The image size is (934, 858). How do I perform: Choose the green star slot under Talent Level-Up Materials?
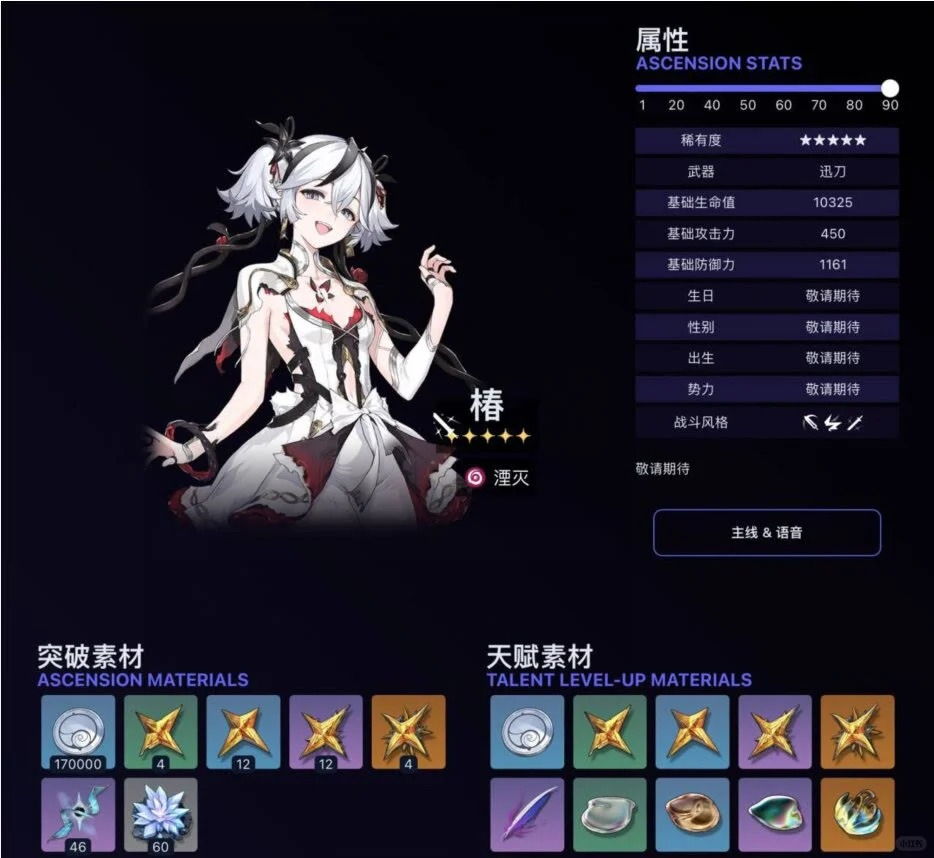pos(610,732)
